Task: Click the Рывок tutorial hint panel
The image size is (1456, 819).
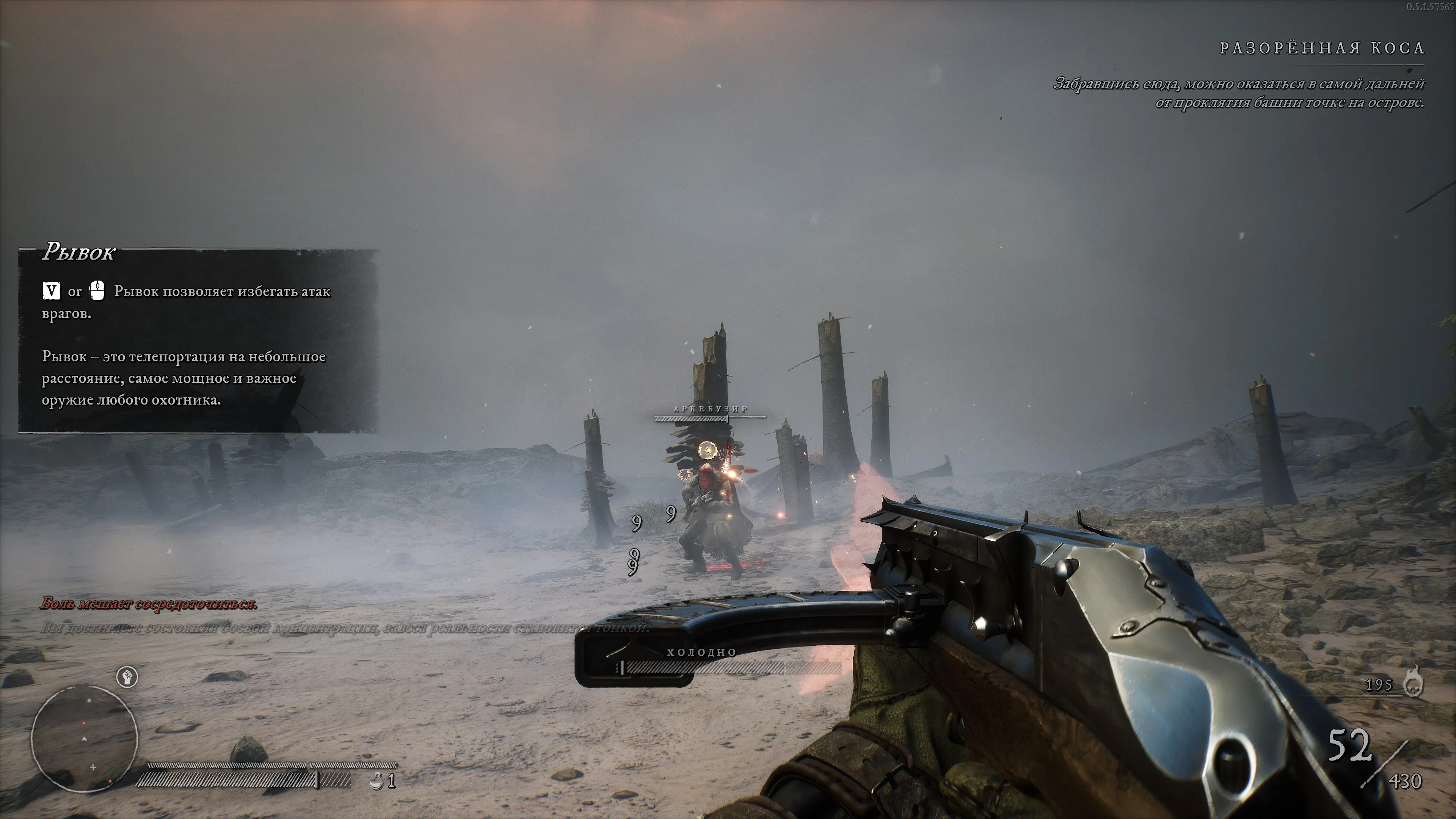Action: (198, 341)
